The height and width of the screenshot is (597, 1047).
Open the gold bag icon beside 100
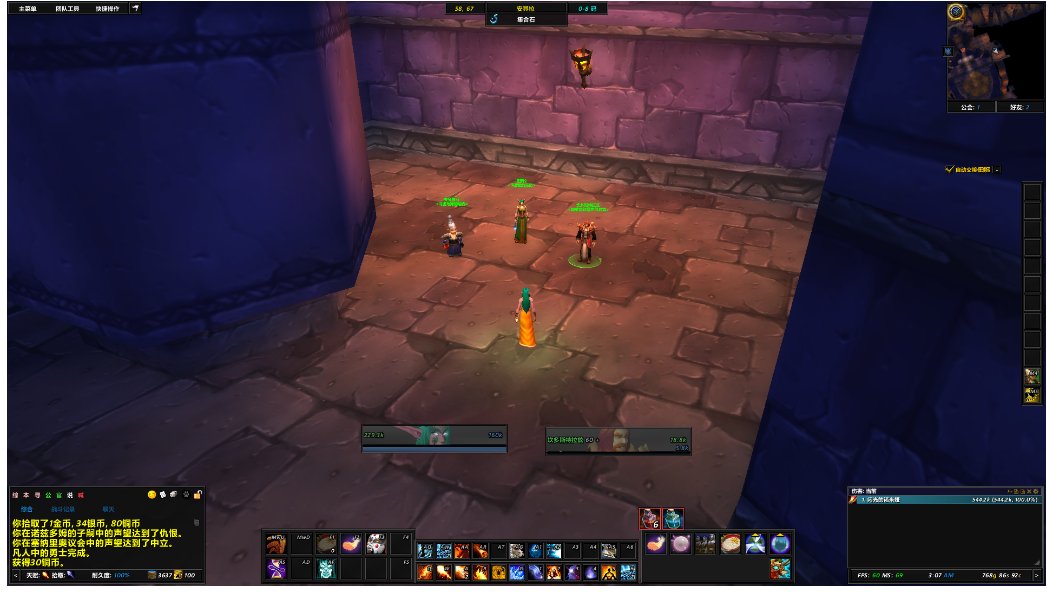click(x=179, y=575)
